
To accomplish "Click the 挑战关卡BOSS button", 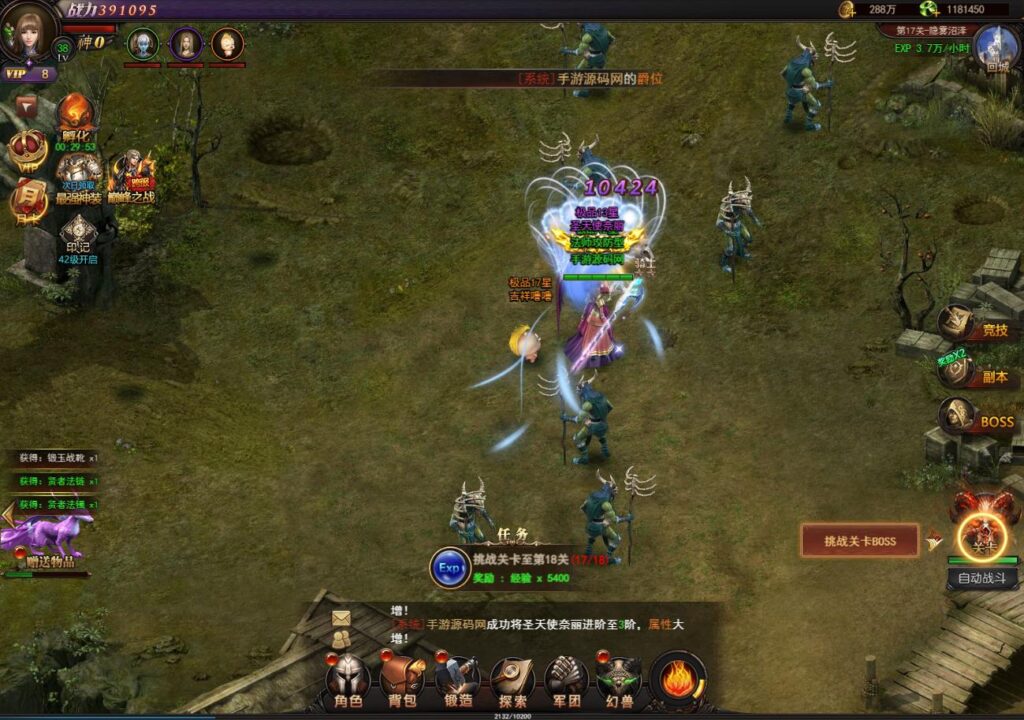I will coord(859,541).
